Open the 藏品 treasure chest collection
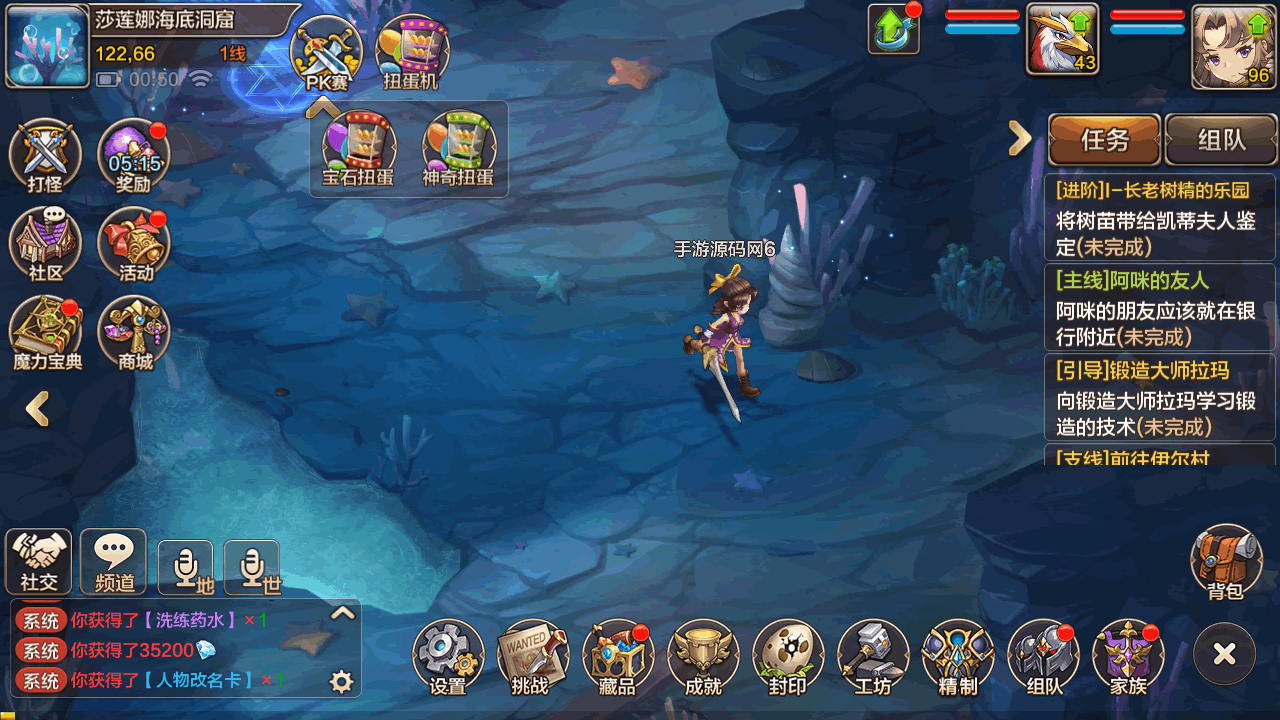1280x720 pixels. [x=617, y=656]
